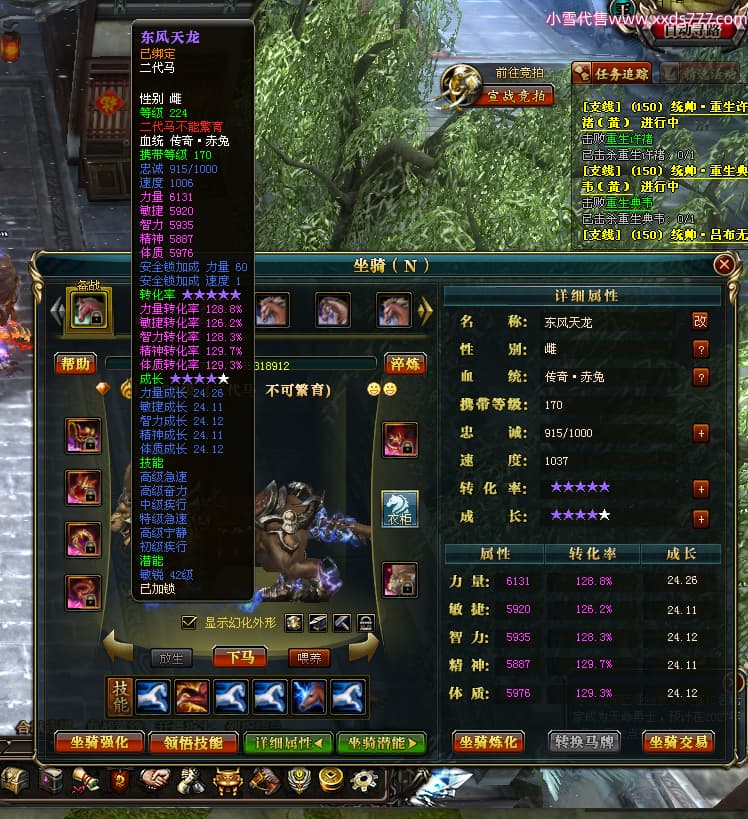The width and height of the screenshot is (748, 819).
Task: Expand the 坐骑潜能 potential panel
Action: (x=381, y=742)
